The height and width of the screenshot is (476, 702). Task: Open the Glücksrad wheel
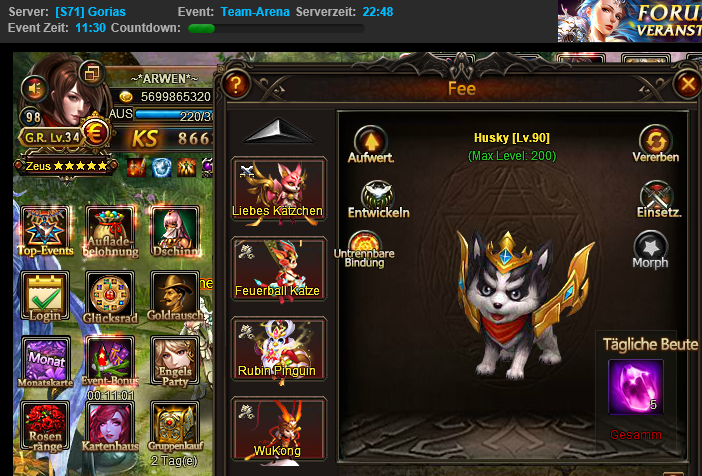tap(109, 297)
